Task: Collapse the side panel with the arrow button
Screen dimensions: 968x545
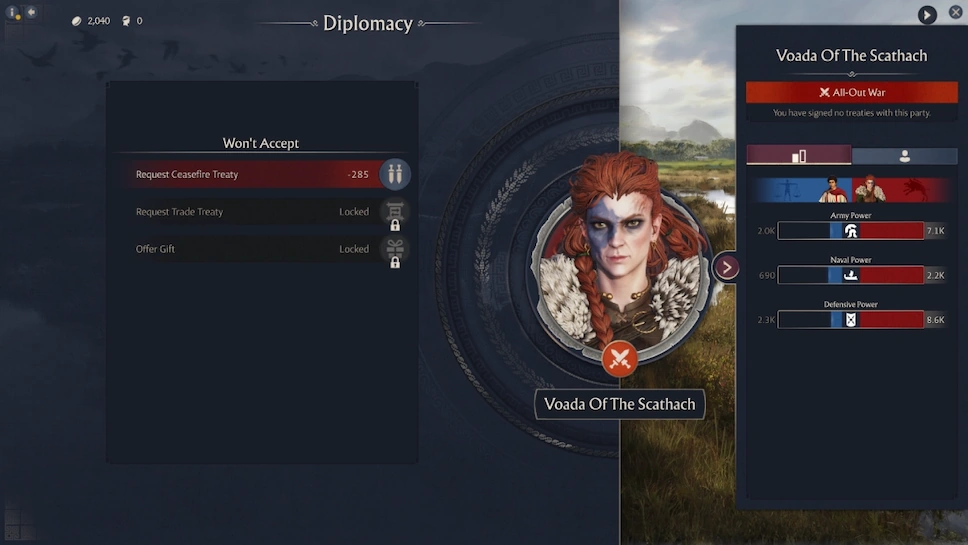Action: pos(726,267)
